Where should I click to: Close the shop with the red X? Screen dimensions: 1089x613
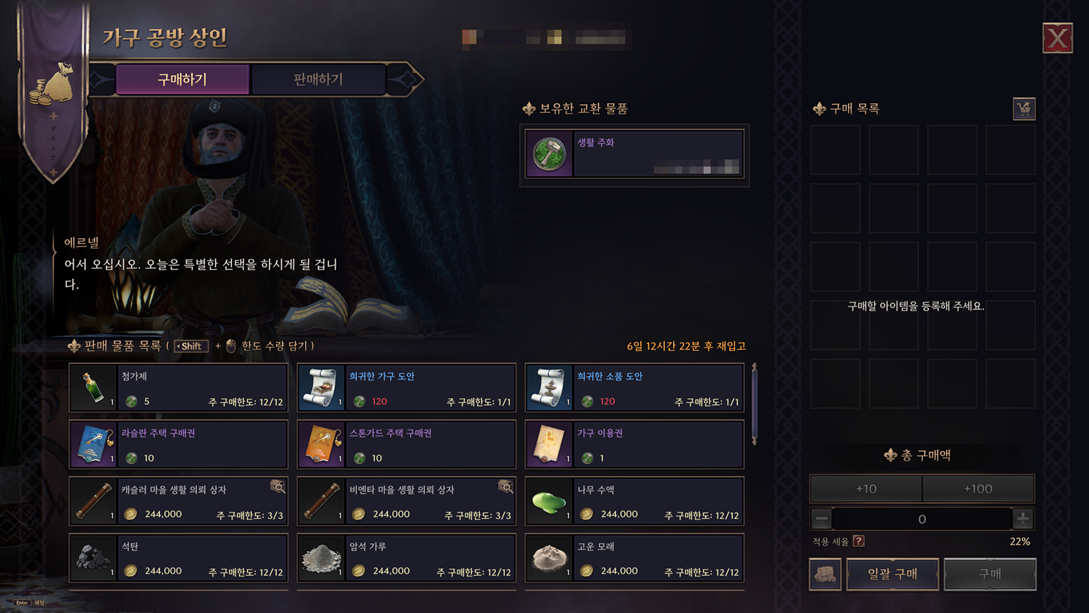click(1057, 38)
